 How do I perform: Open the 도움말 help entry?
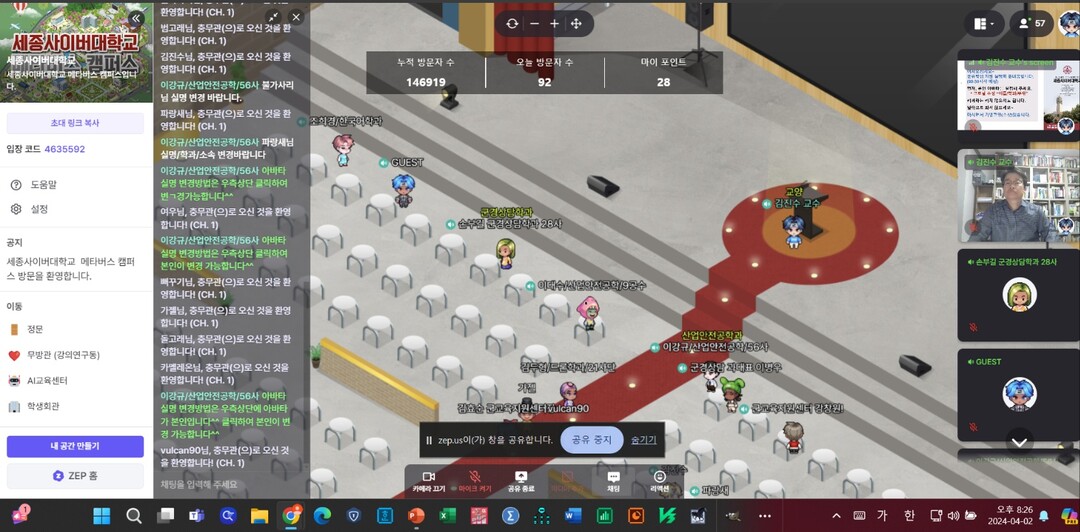[43, 185]
